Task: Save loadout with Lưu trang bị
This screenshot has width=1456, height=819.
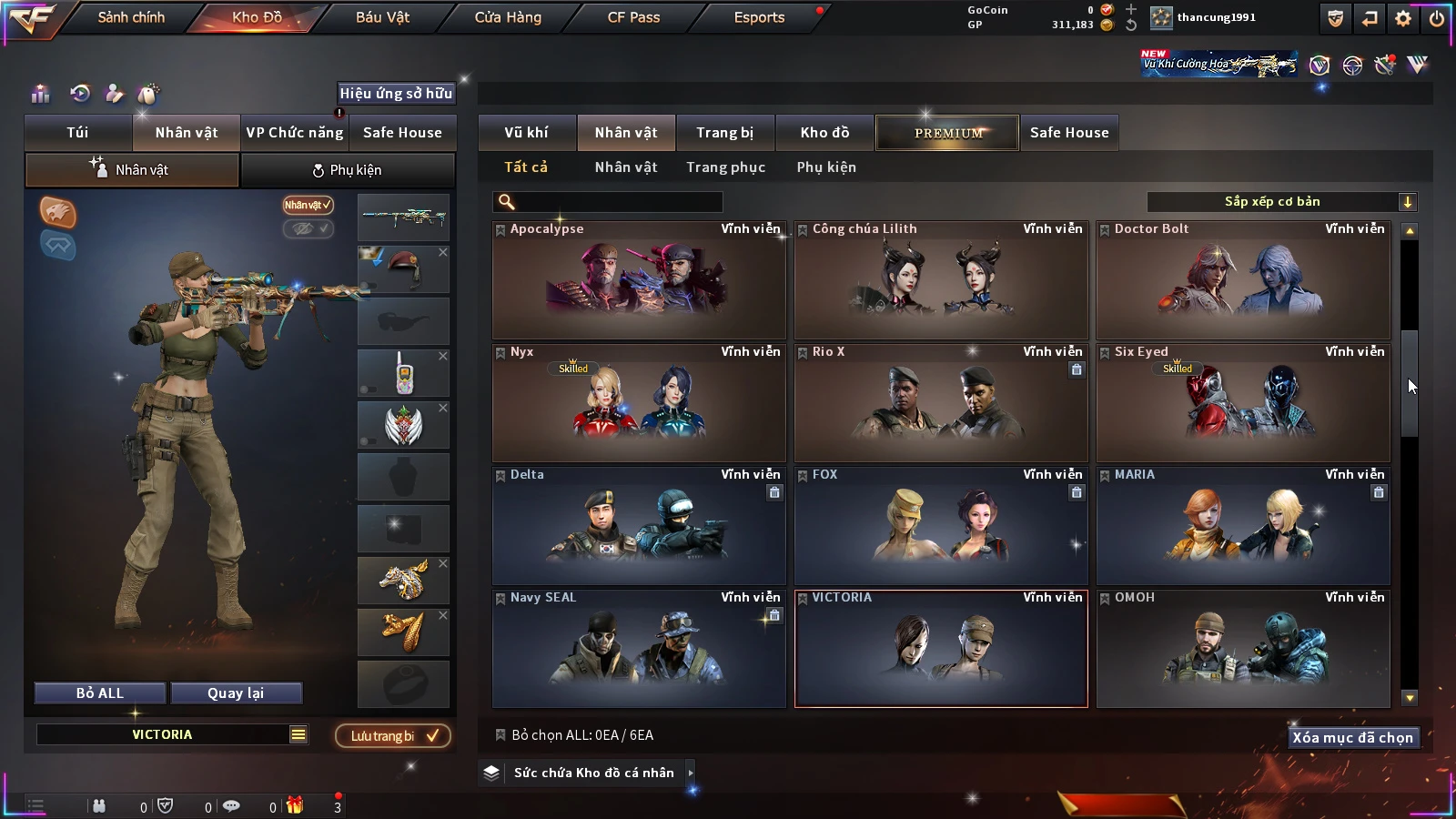Action: coord(393,736)
